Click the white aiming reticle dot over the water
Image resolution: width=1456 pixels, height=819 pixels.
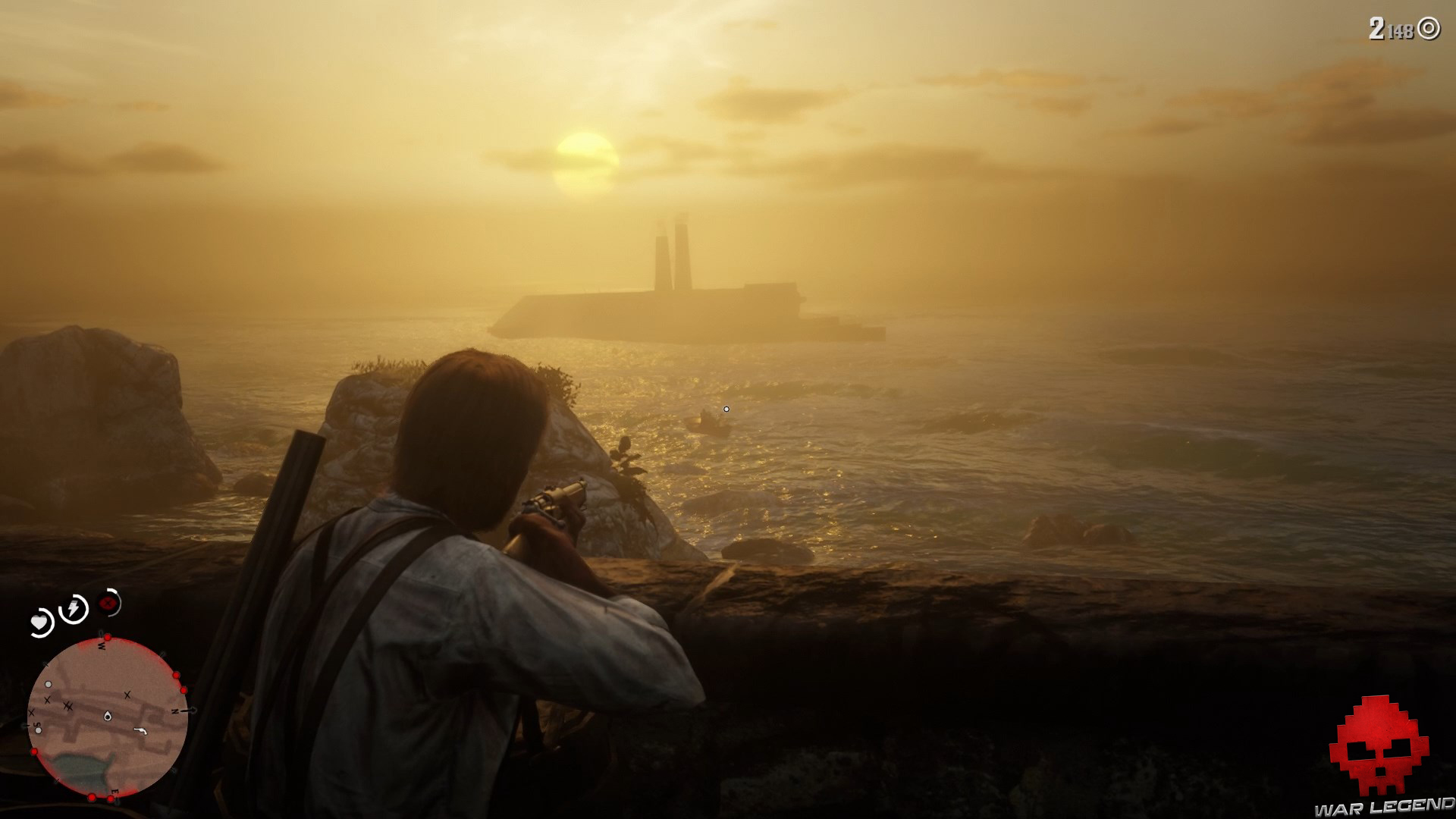[728, 408]
